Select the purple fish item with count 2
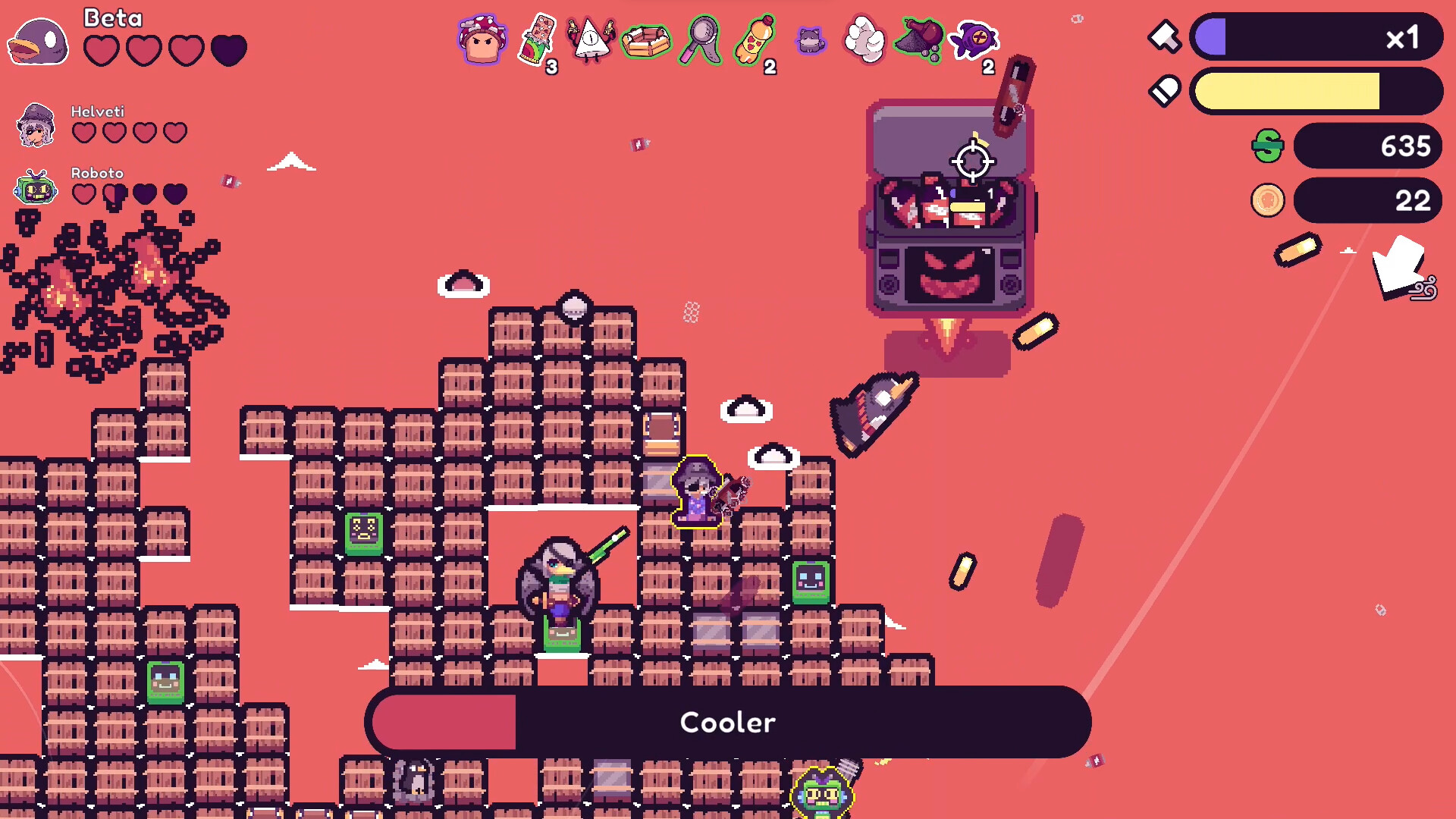This screenshot has height=819, width=1456. pos(971,39)
